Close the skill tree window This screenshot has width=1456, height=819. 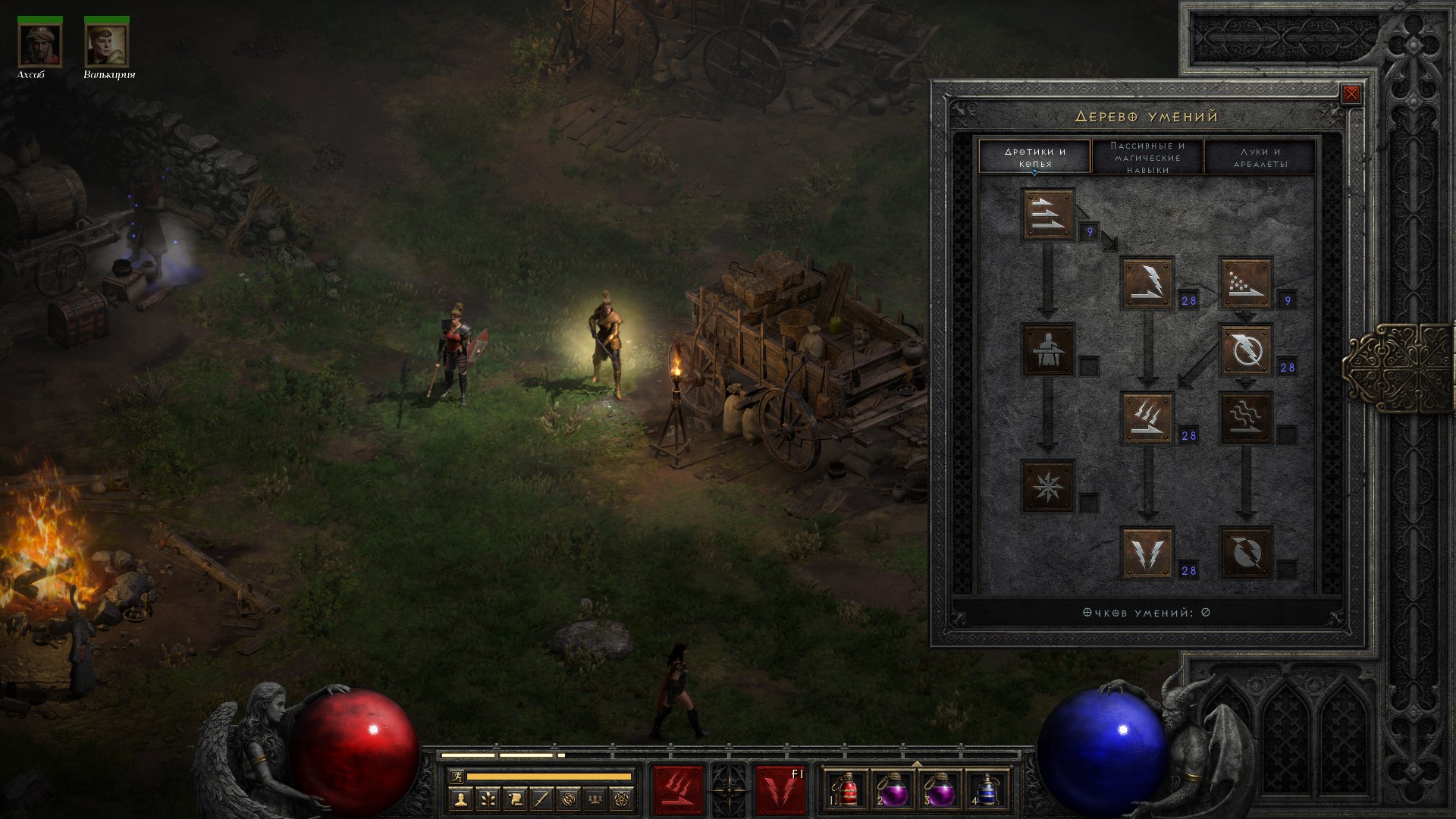pyautogui.click(x=1351, y=94)
